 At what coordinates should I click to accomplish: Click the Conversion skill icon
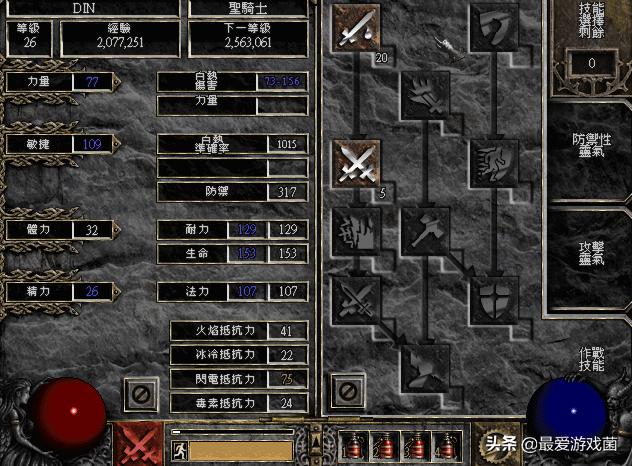point(358,296)
